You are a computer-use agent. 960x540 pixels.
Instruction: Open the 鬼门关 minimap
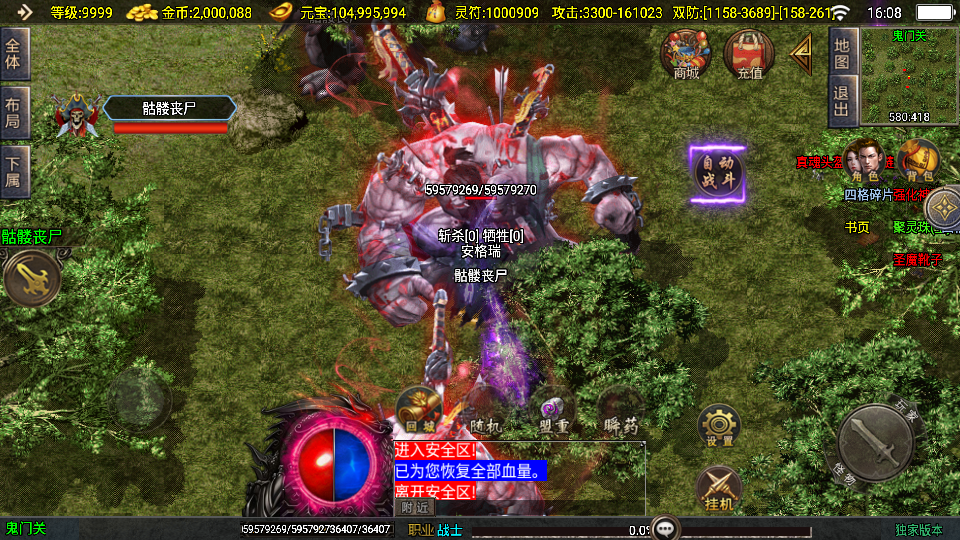[x=909, y=76]
